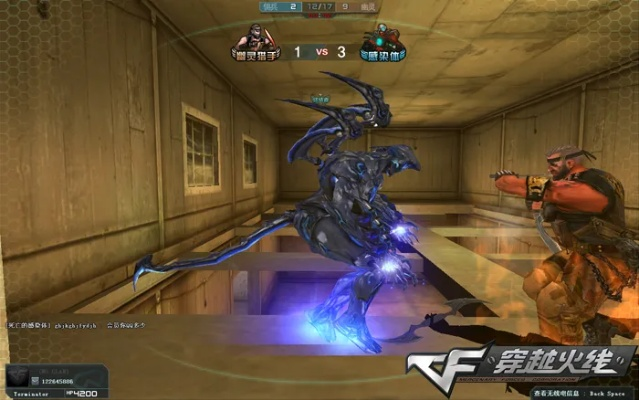
Task: Open the spectated player's clan emblem
Action: click(22, 374)
